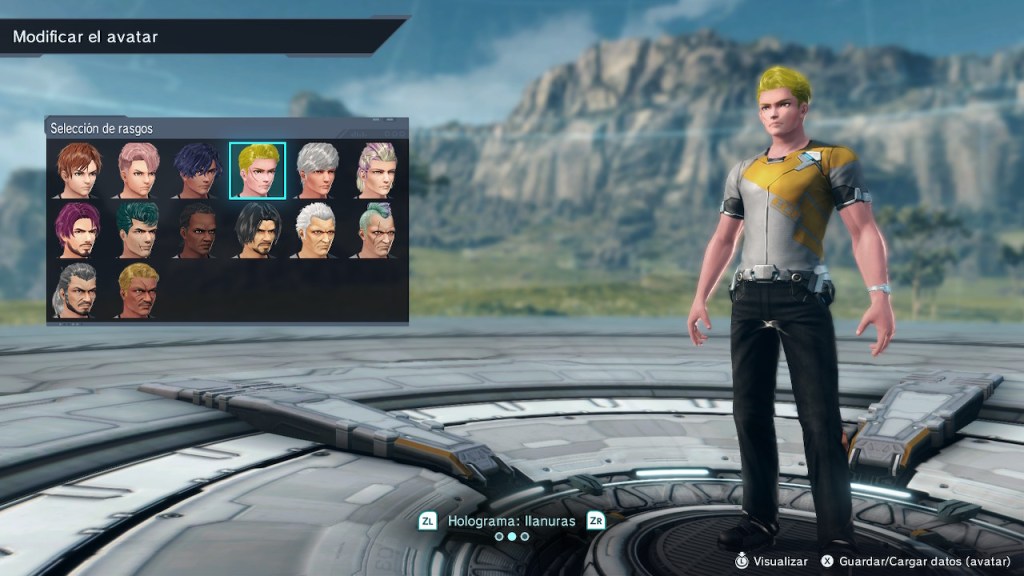The width and height of the screenshot is (1024, 576).
Task: Pick the green mohawk scarred face preset
Action: coord(376,230)
